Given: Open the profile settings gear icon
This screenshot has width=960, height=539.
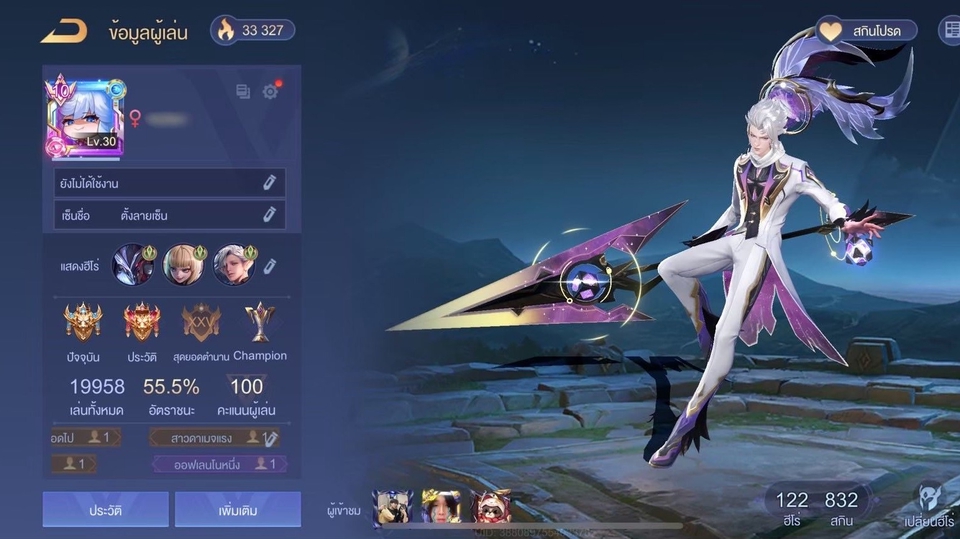Looking at the screenshot, I should click(270, 92).
